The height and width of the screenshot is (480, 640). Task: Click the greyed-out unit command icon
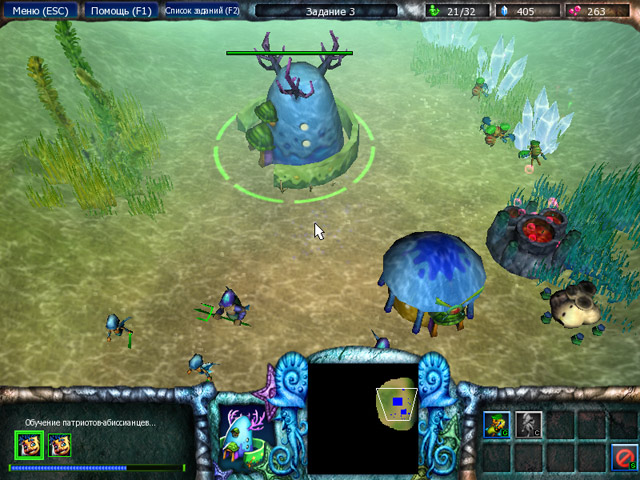click(528, 424)
